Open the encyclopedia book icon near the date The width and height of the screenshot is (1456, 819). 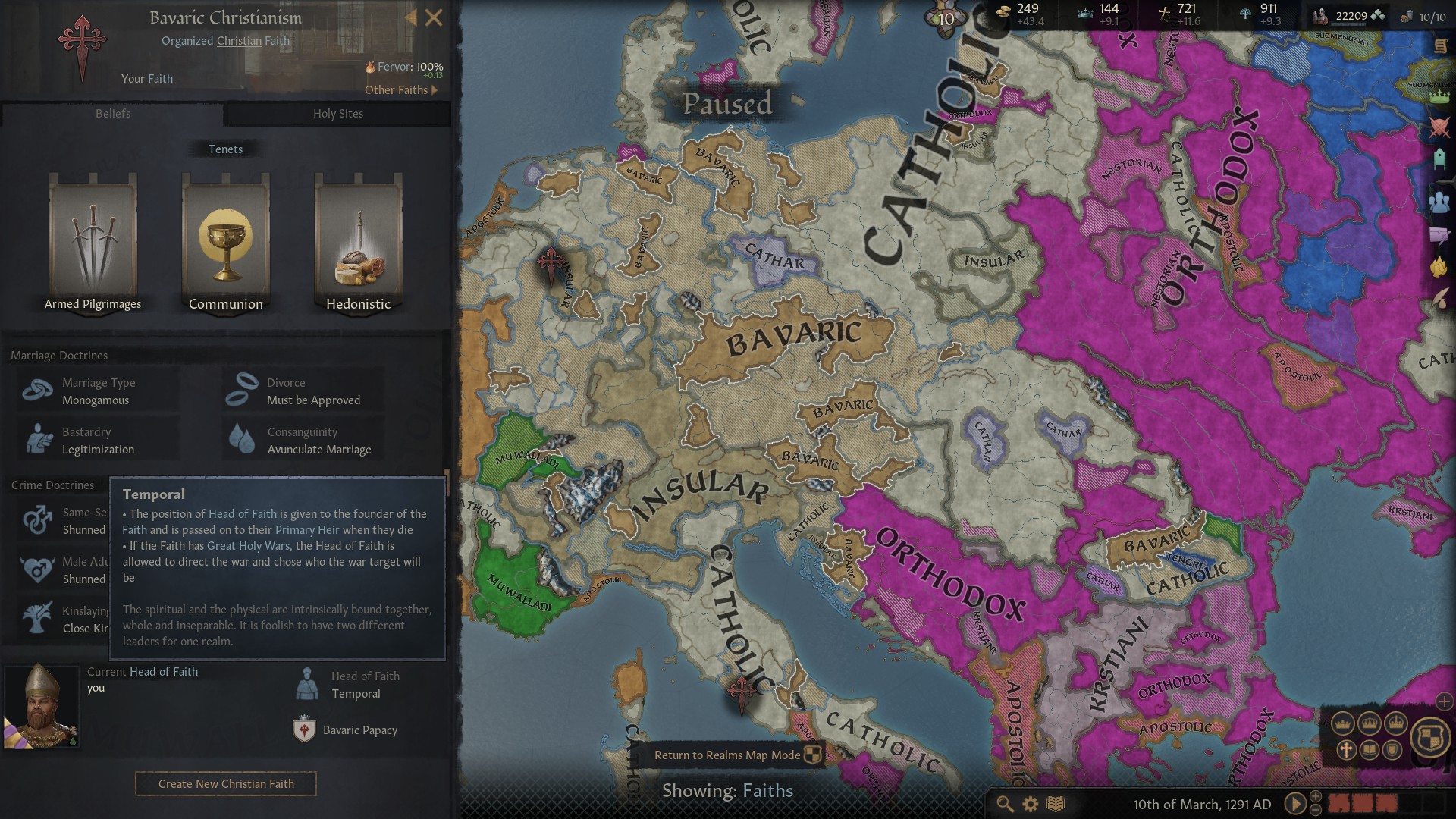[x=1055, y=803]
